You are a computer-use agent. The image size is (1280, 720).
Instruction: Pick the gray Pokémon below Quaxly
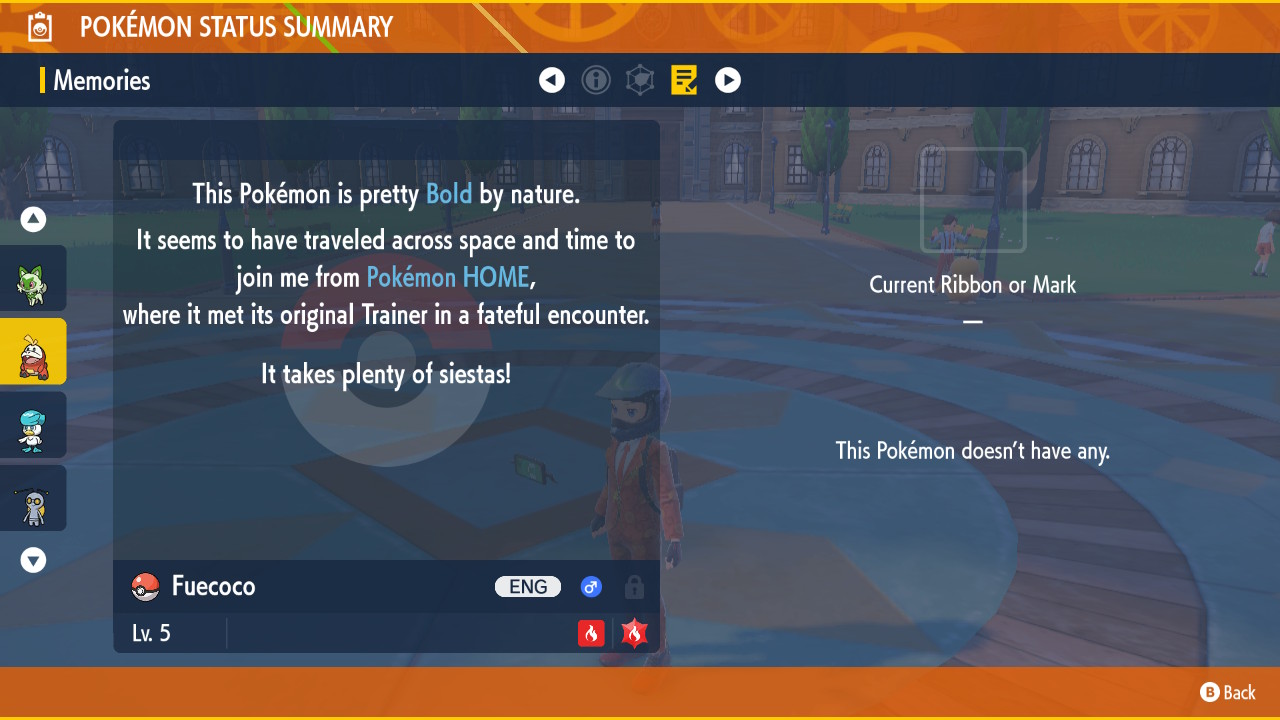pos(33,498)
